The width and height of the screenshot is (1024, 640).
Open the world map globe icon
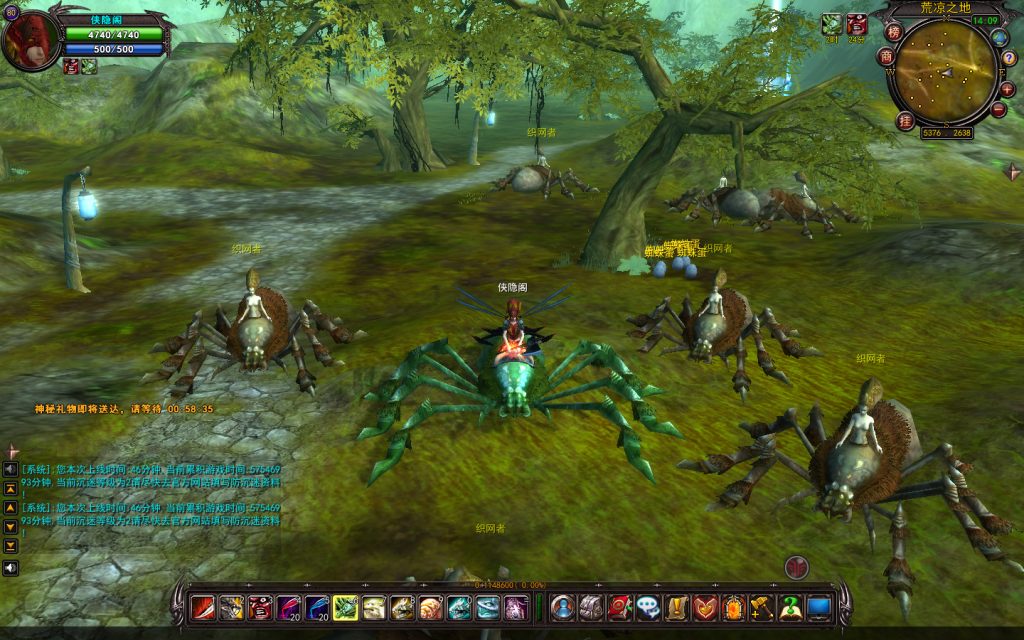click(x=999, y=38)
